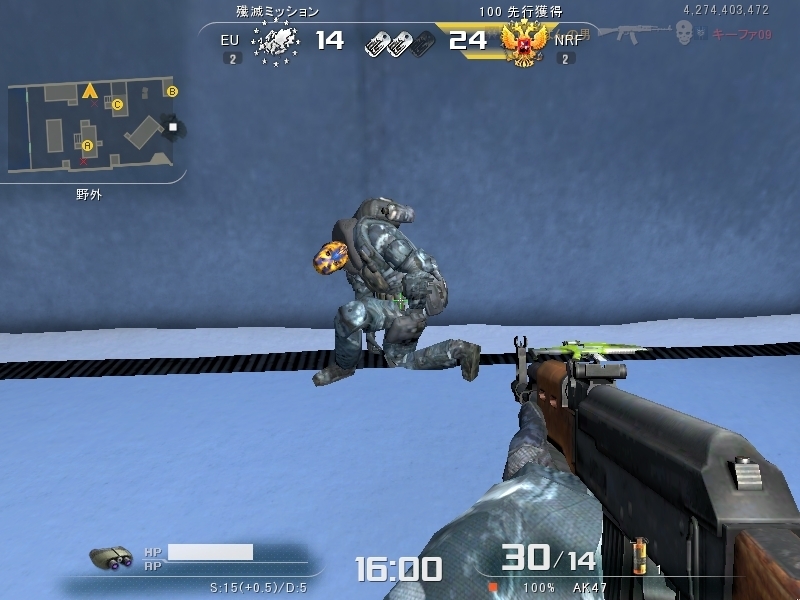Click the NRF team eagle emblem
This screenshot has height=600, width=800.
click(x=521, y=42)
